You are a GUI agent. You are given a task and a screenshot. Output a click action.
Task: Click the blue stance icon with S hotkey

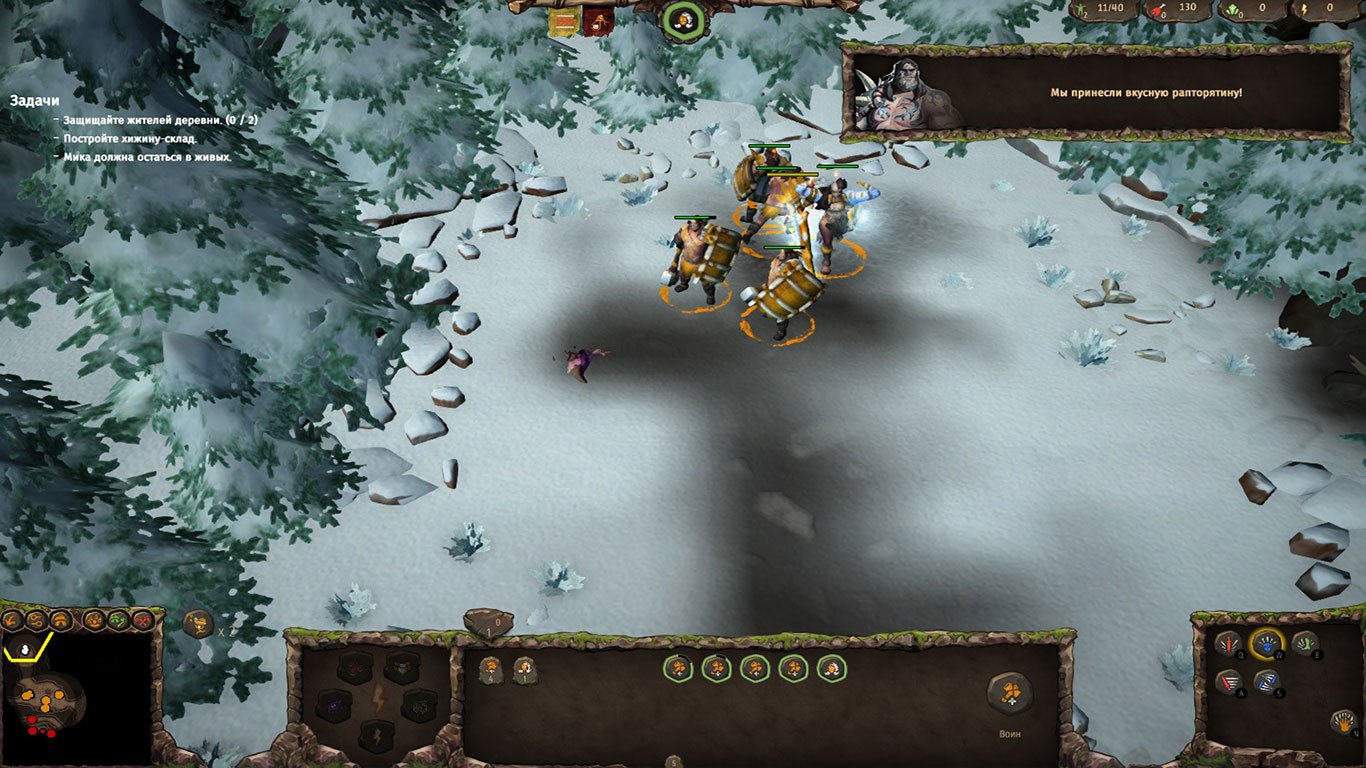pyautogui.click(x=1266, y=682)
